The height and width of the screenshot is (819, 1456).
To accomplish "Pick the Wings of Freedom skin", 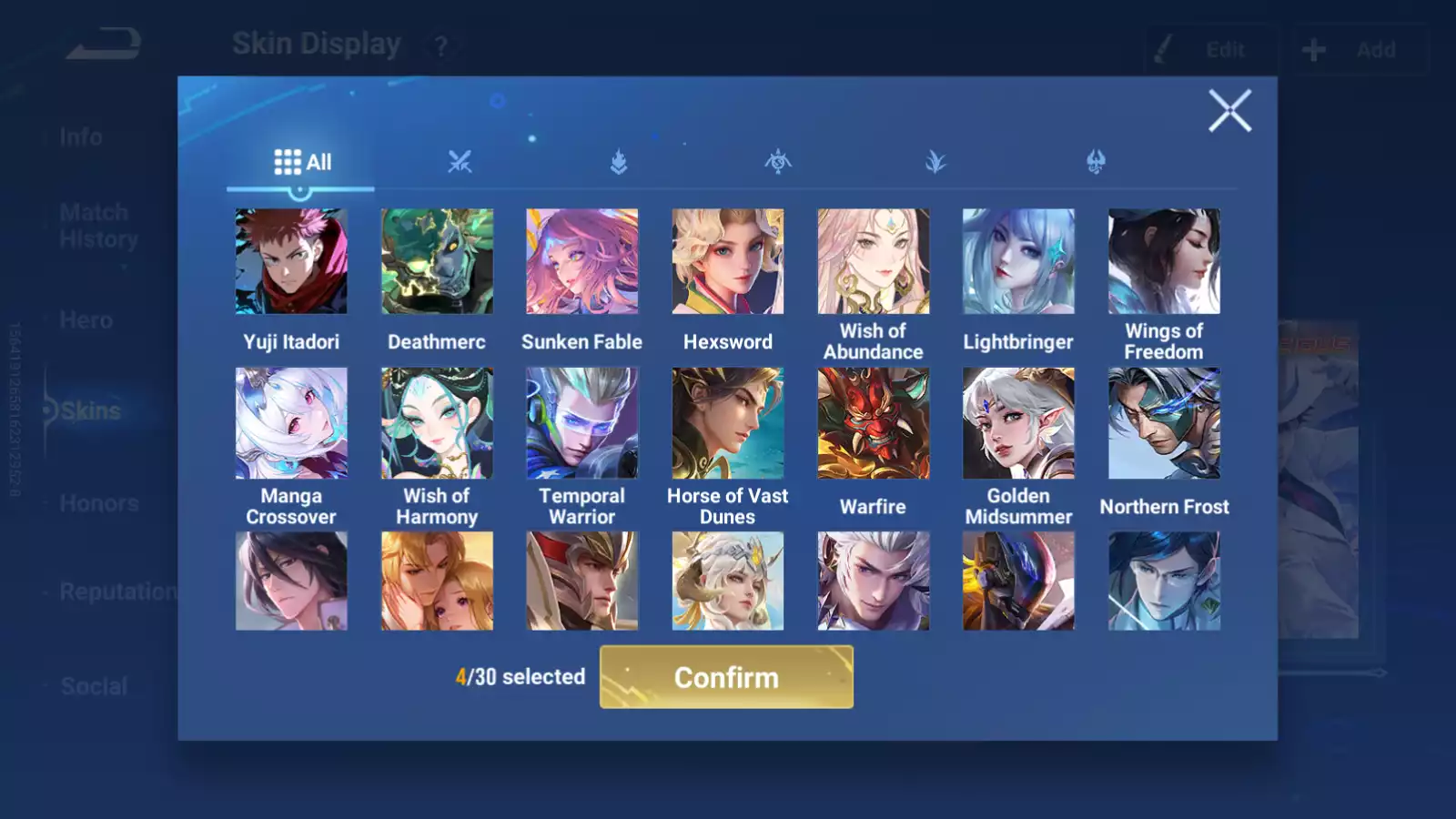I will tap(1164, 262).
